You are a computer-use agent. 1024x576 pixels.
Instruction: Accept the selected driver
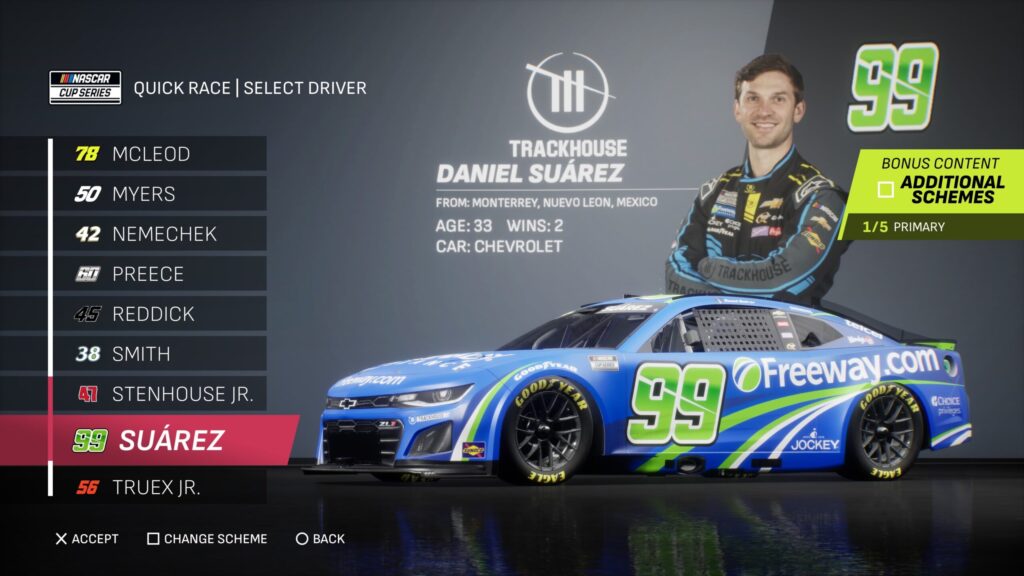coord(86,539)
